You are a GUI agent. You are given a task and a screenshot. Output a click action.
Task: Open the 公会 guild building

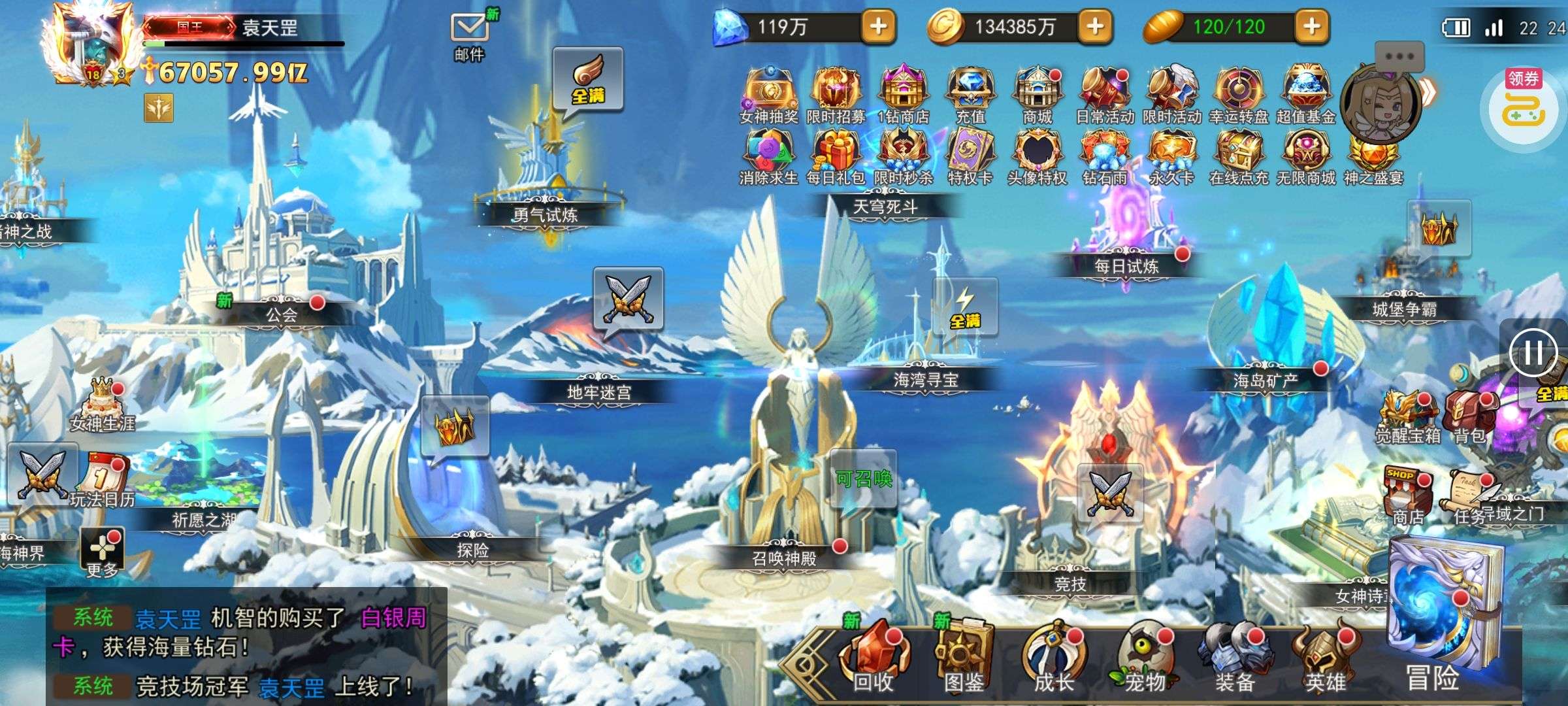pos(282,314)
